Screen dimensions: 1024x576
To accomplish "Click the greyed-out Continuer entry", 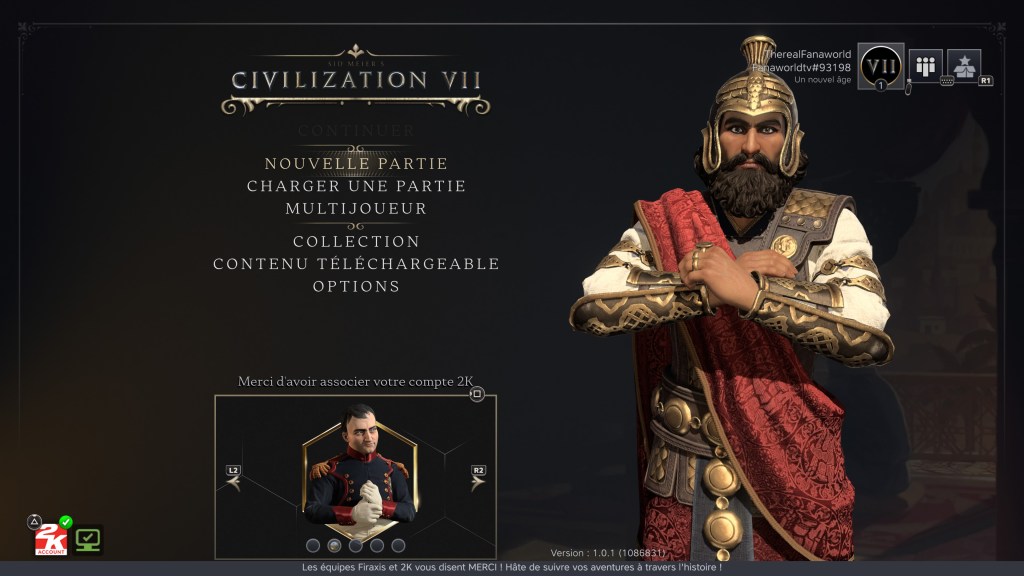I will pyautogui.click(x=356, y=130).
